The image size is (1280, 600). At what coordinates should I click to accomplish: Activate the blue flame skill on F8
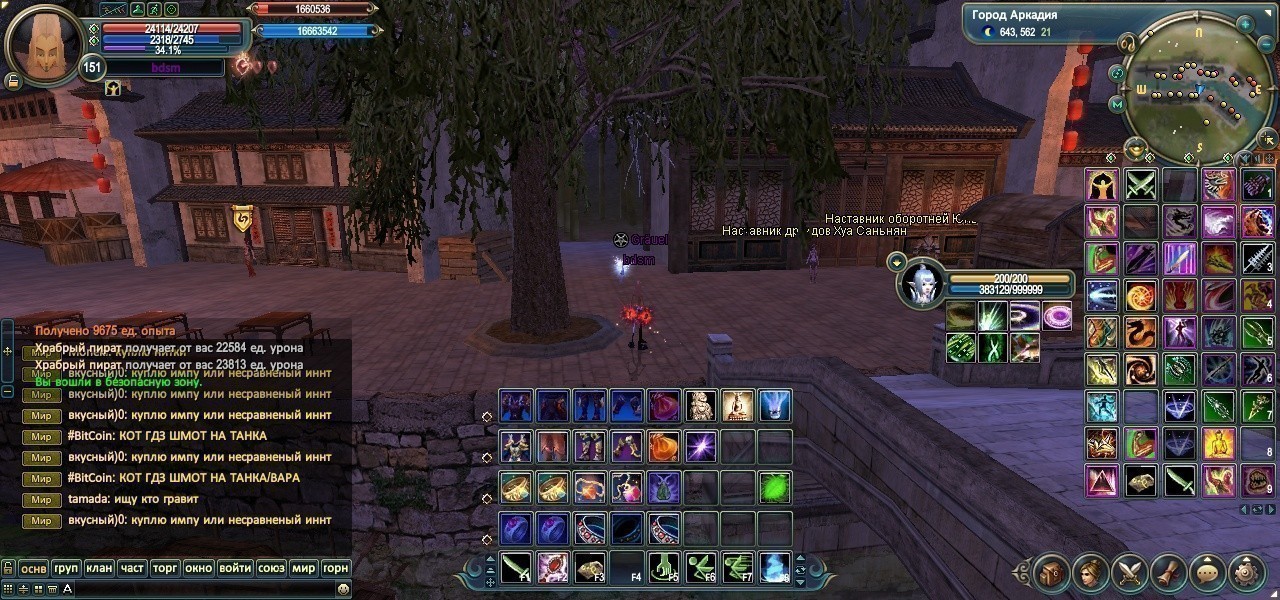pyautogui.click(x=775, y=567)
